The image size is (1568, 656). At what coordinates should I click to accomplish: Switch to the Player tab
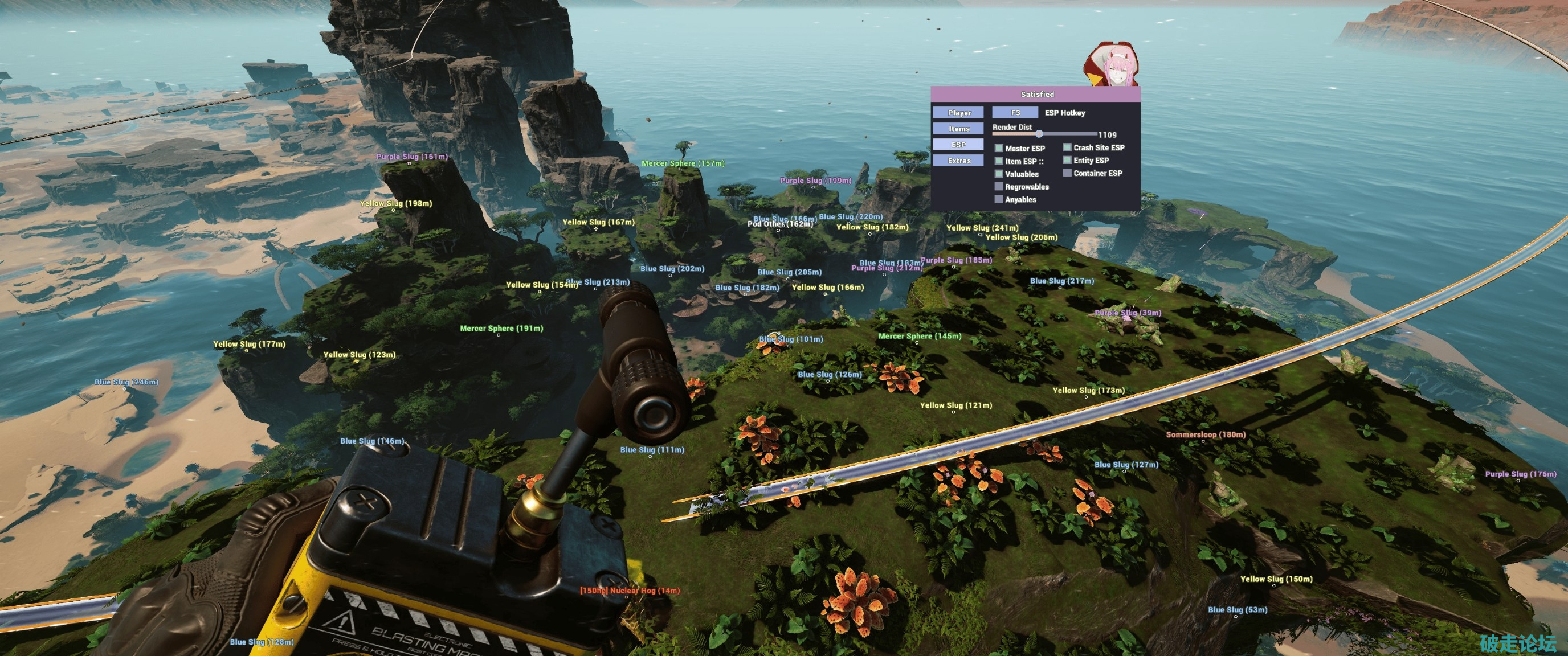tap(959, 113)
